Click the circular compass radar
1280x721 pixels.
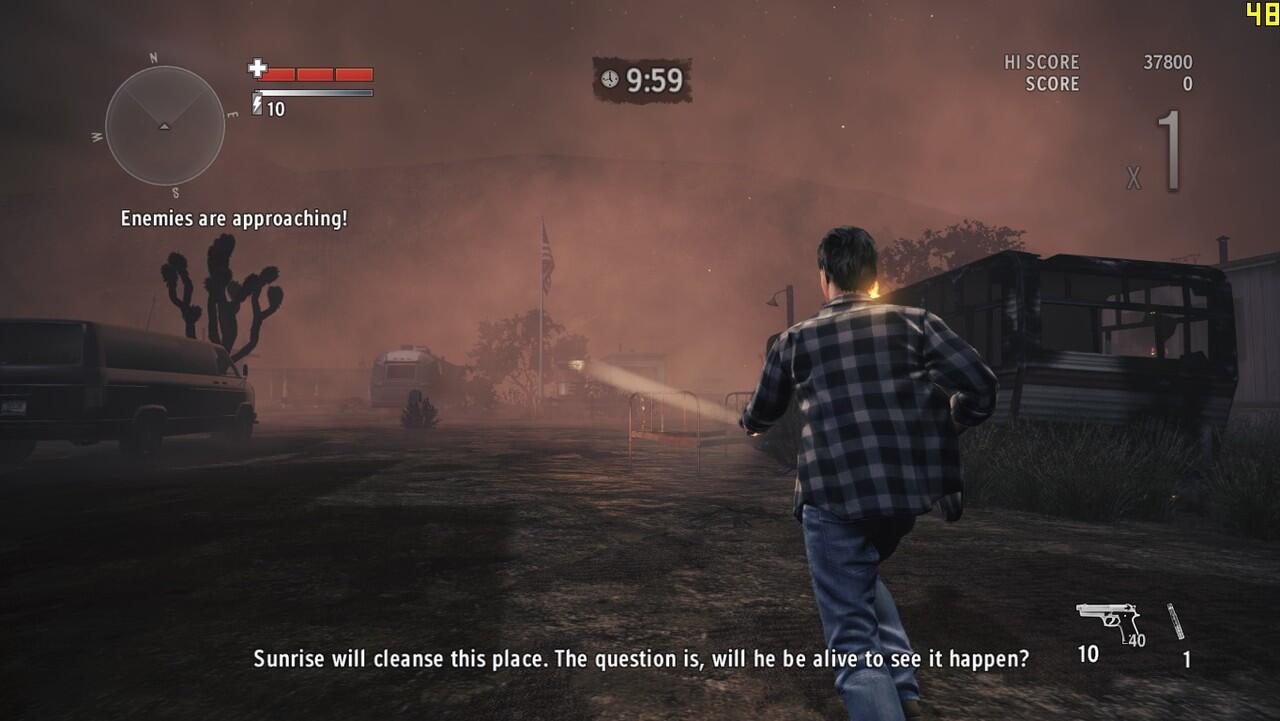coord(165,125)
